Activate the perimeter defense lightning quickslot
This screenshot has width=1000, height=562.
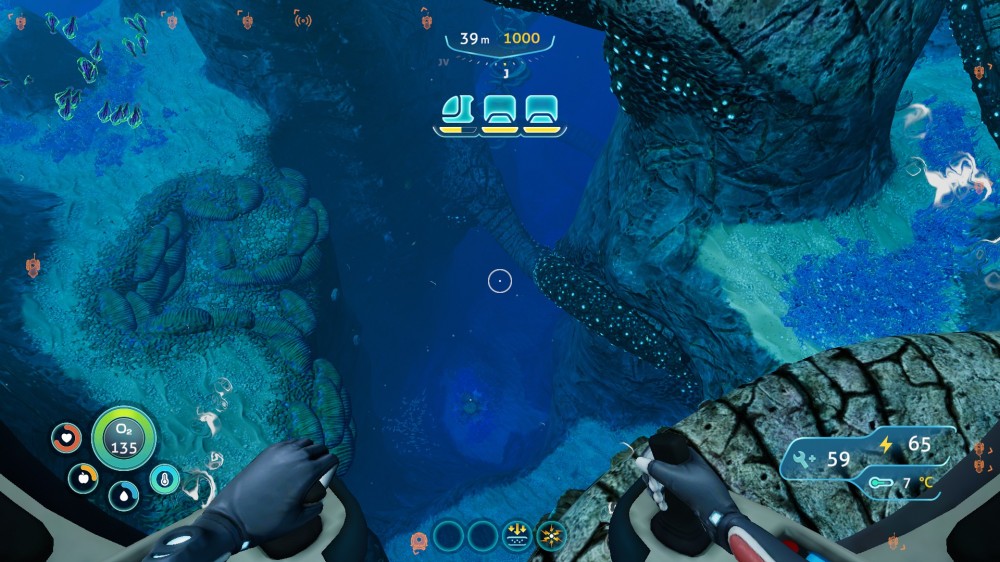[550, 534]
